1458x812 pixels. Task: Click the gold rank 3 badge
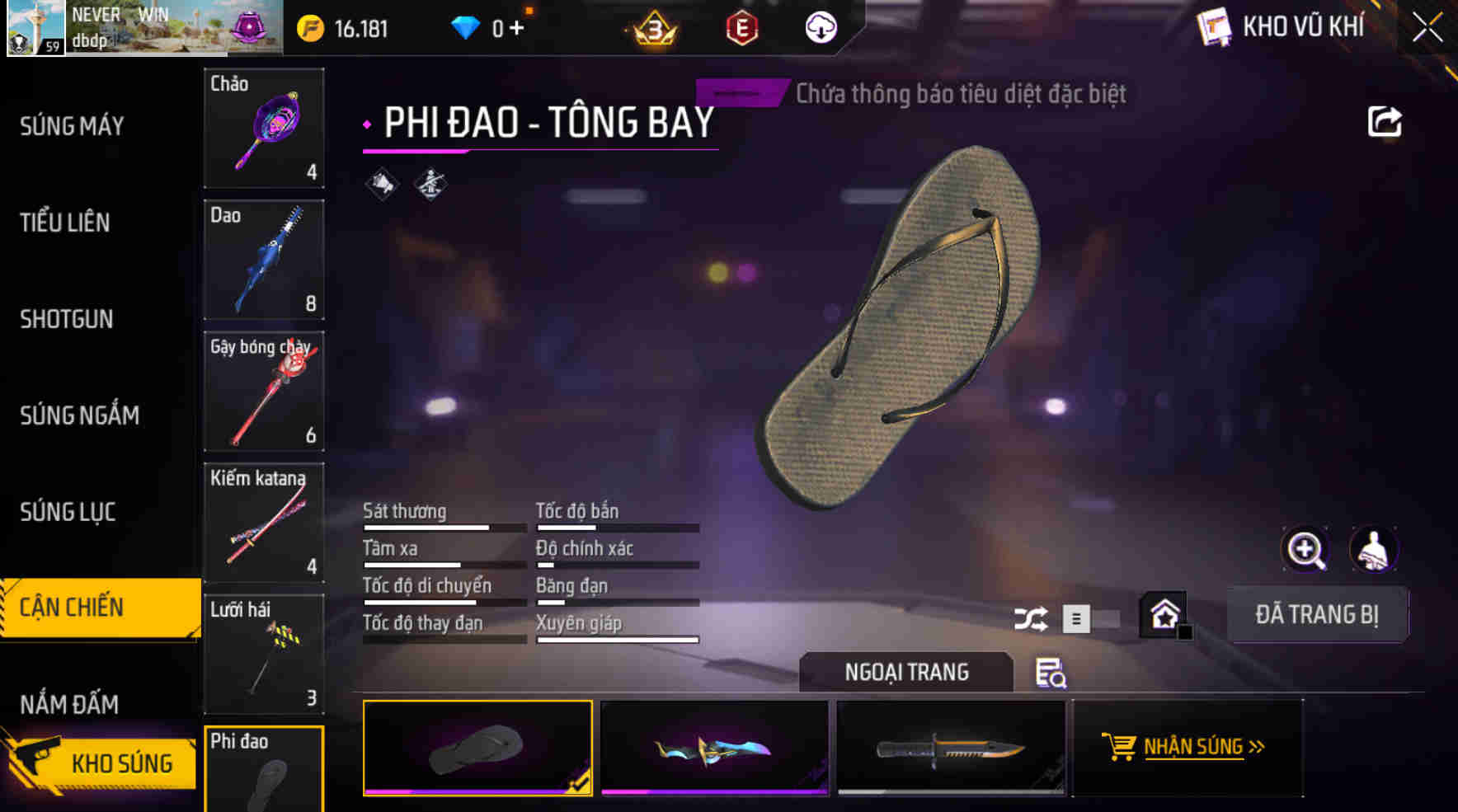pos(654,27)
